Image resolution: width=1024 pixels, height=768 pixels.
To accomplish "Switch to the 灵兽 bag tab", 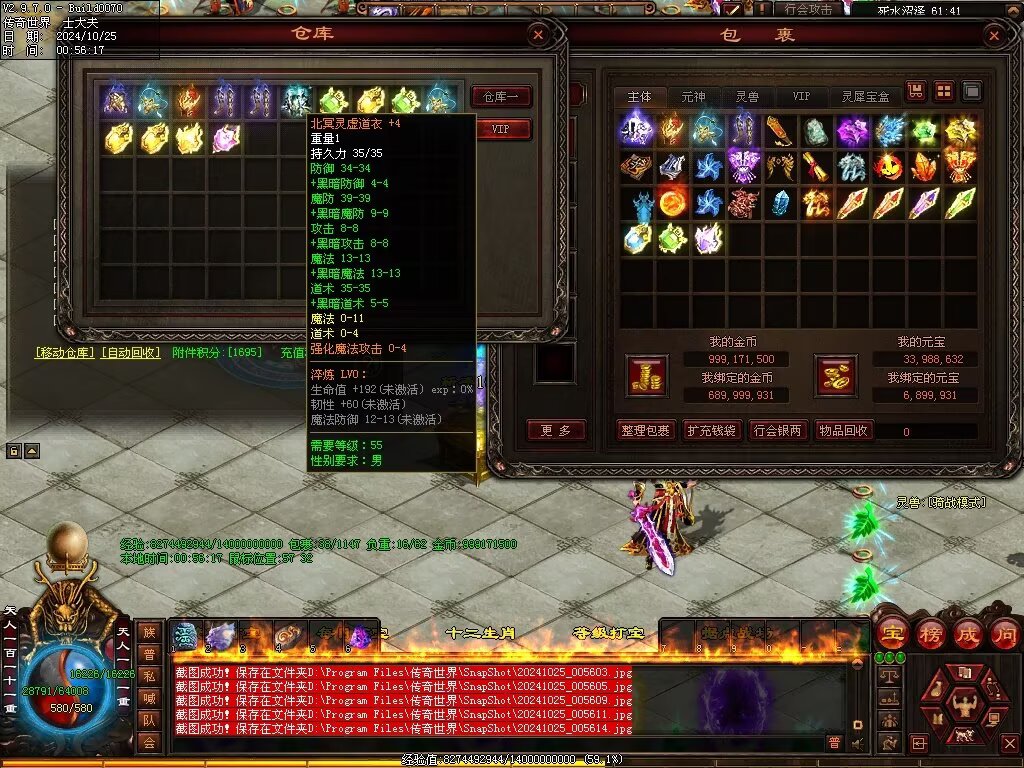I will coord(746,97).
